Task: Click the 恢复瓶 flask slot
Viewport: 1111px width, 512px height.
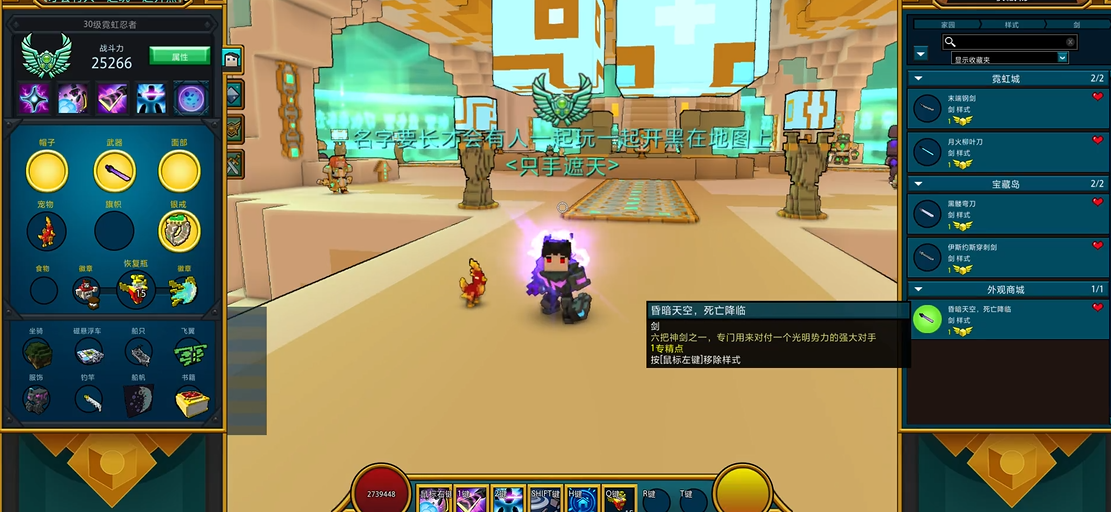Action: coord(136,290)
